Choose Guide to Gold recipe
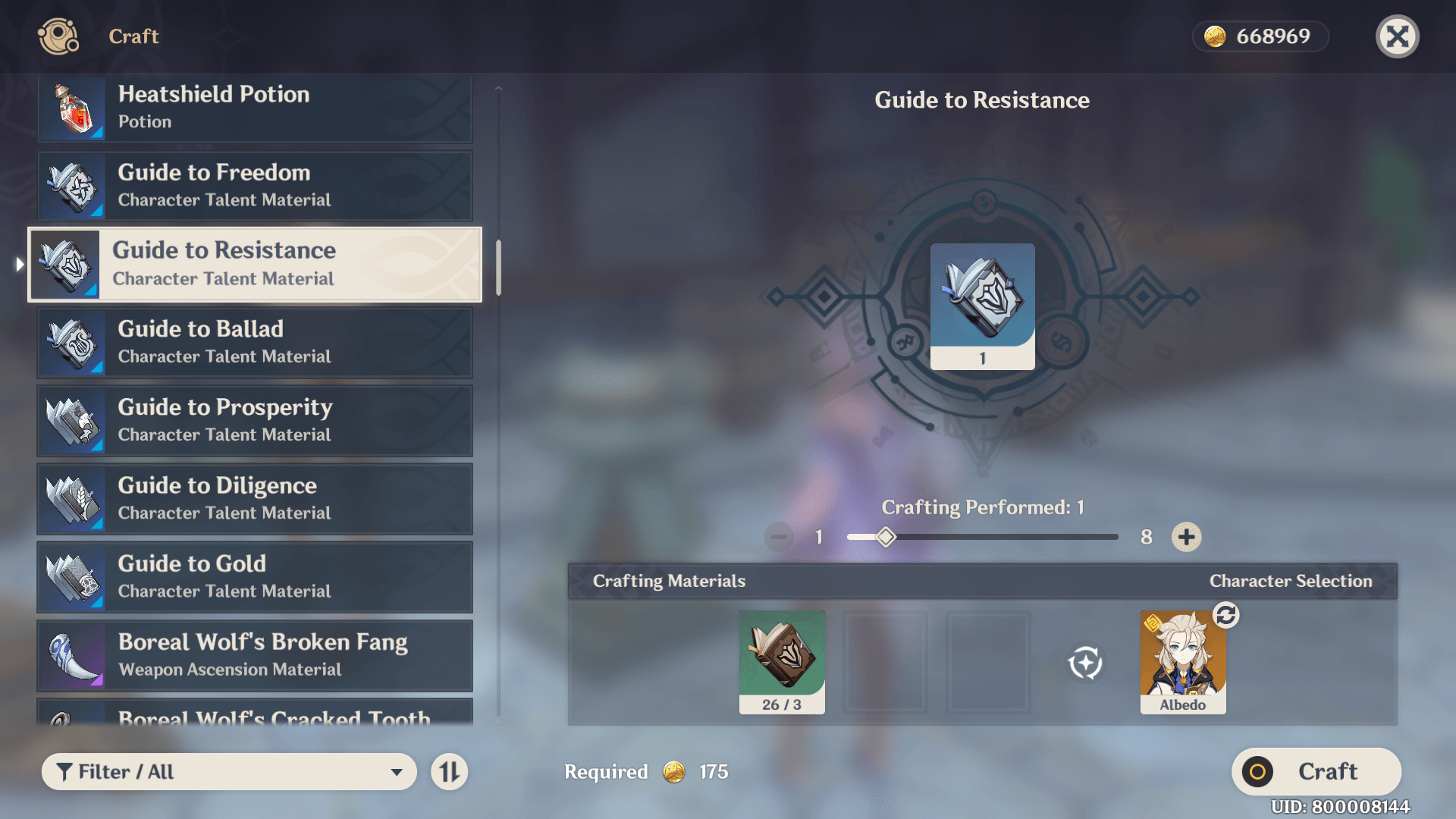Image resolution: width=1456 pixels, height=819 pixels. [x=255, y=577]
